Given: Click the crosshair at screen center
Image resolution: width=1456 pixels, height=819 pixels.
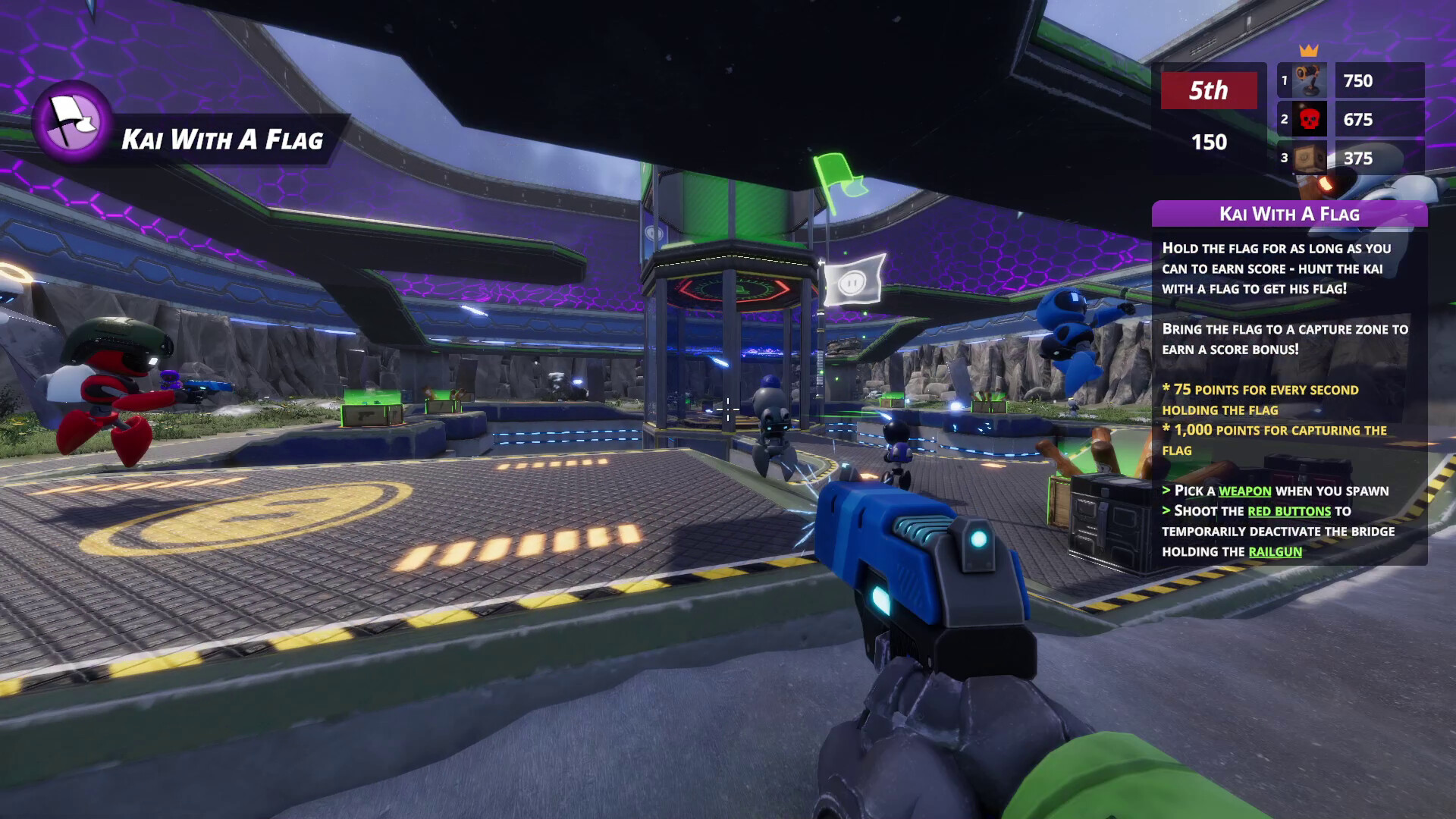Looking at the screenshot, I should [728, 409].
